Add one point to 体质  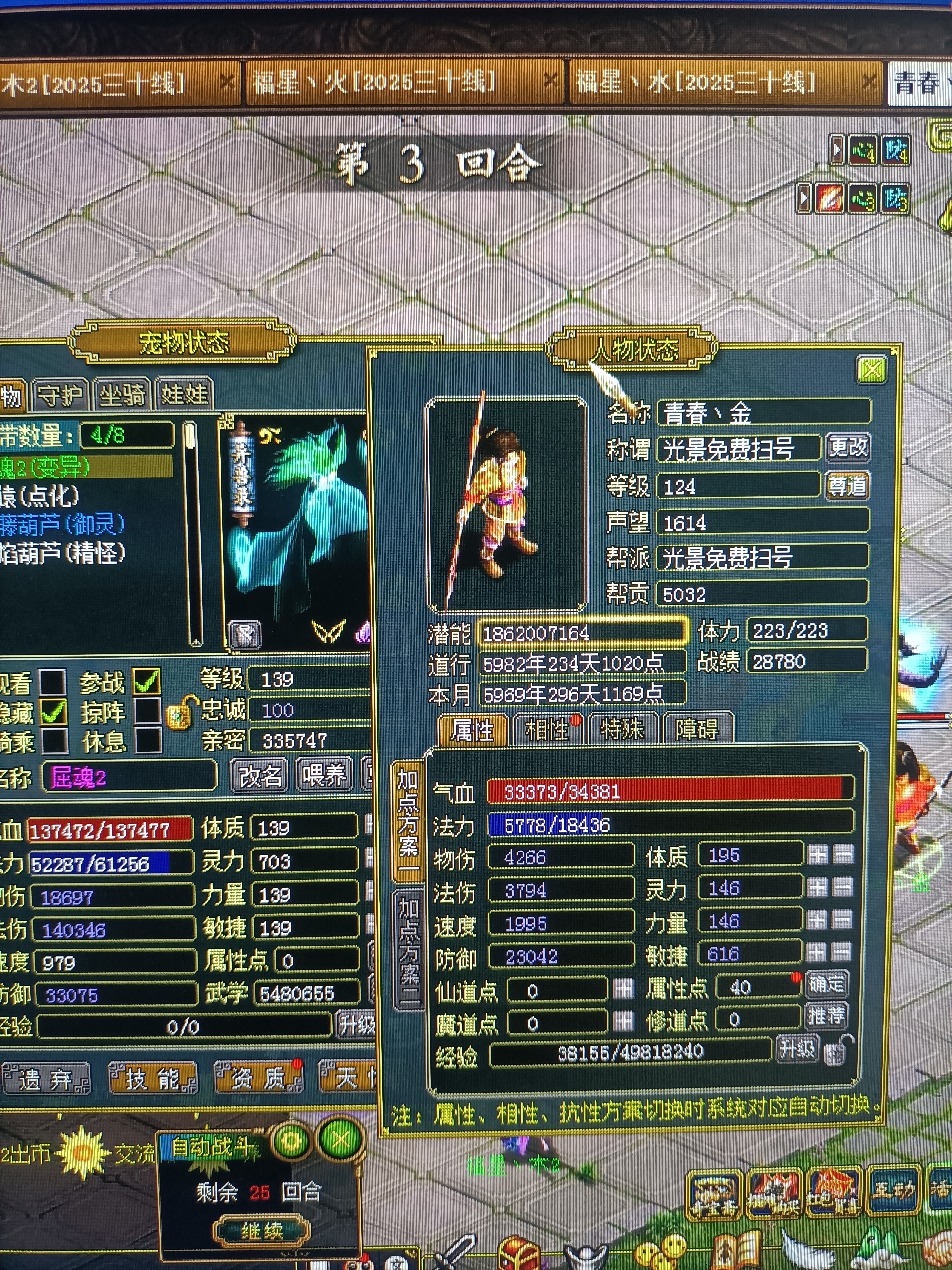[x=817, y=855]
